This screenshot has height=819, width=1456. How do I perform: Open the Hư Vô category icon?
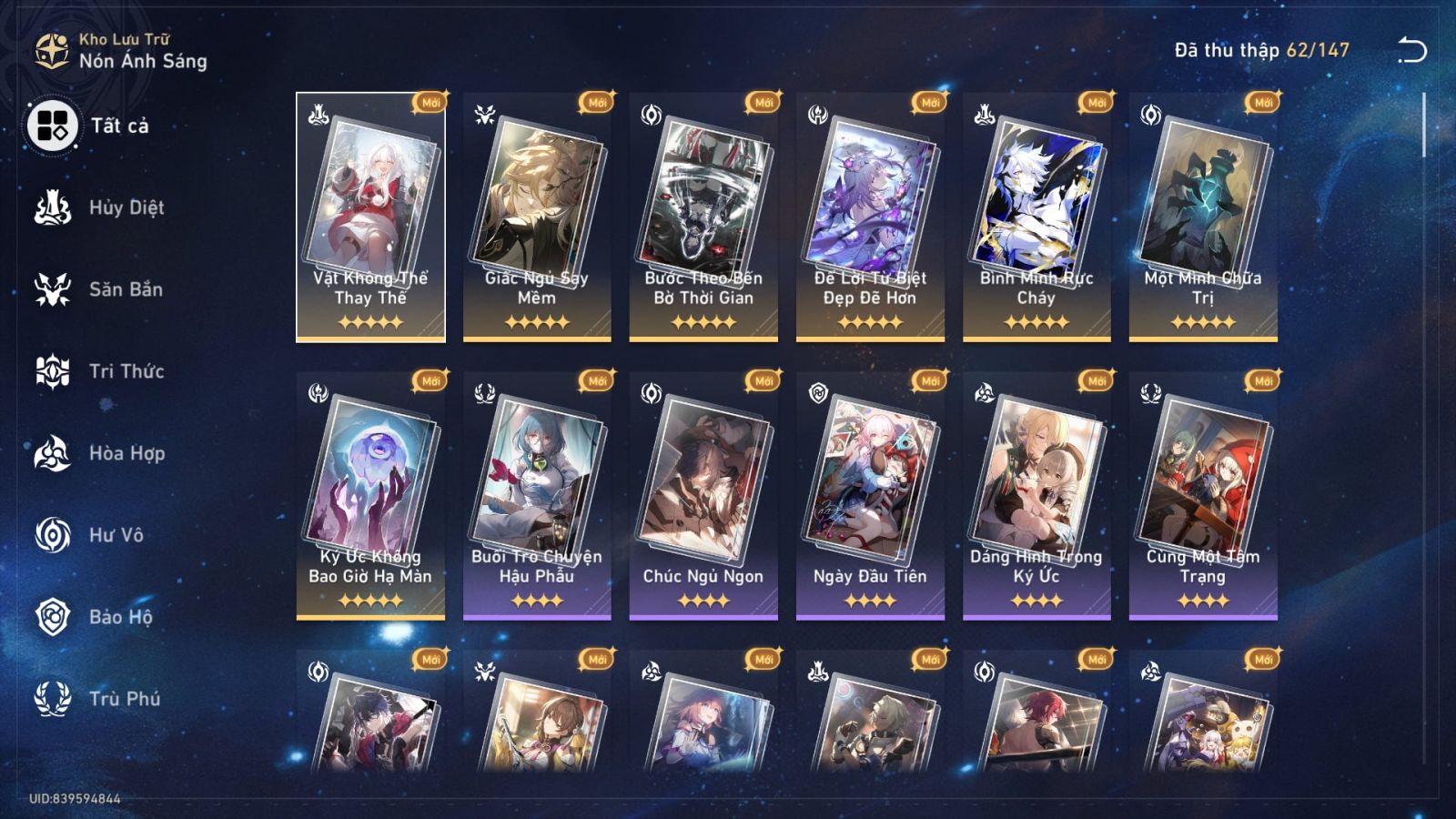point(52,535)
